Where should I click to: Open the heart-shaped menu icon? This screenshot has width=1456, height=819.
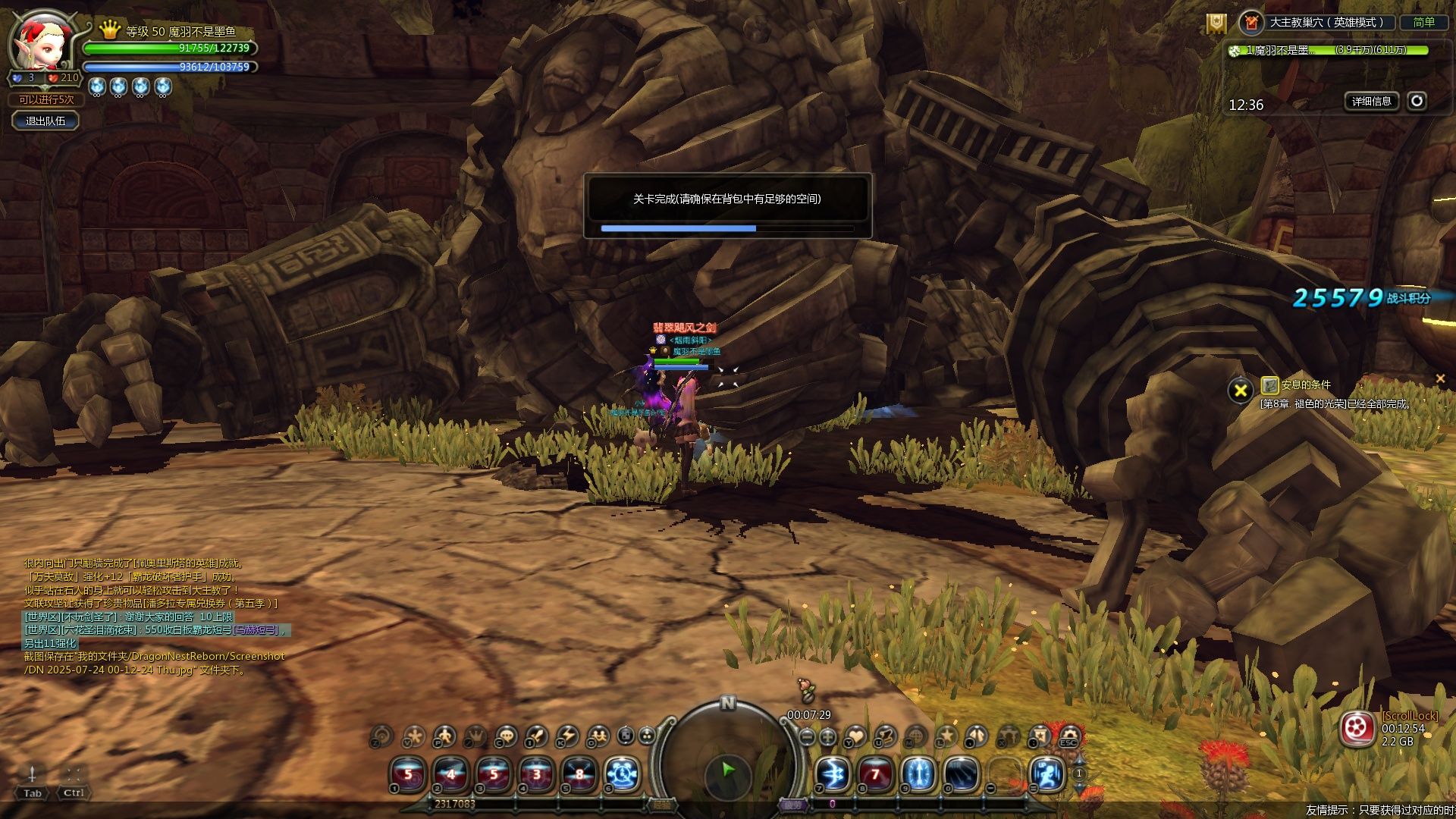click(x=856, y=736)
